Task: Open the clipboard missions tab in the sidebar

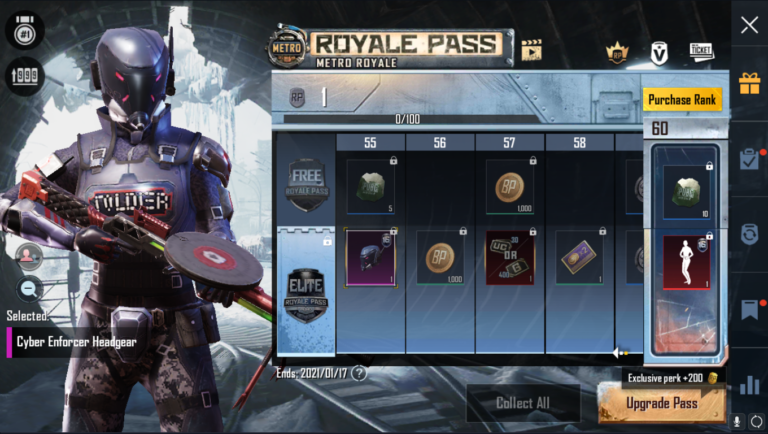Action: (x=749, y=158)
